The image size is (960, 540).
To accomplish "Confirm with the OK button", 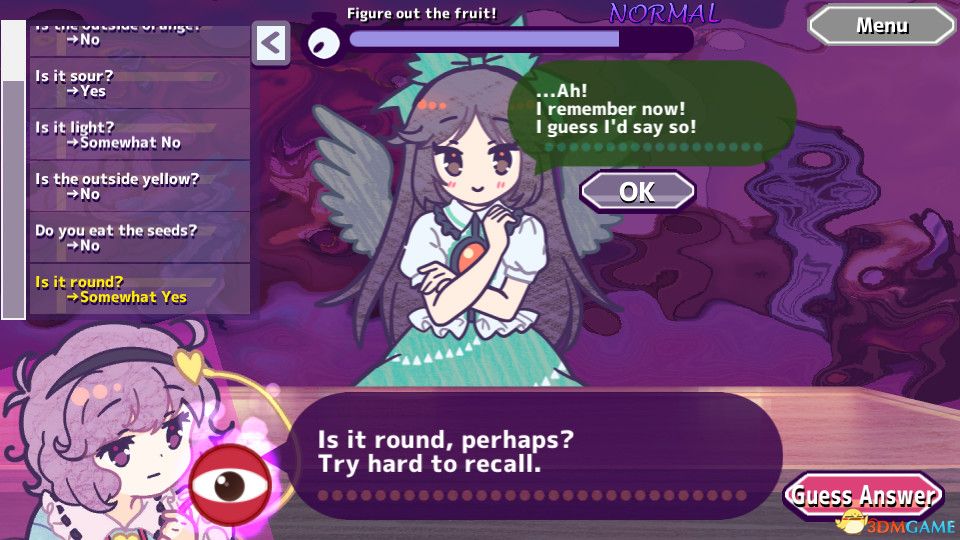I will pyautogui.click(x=637, y=191).
